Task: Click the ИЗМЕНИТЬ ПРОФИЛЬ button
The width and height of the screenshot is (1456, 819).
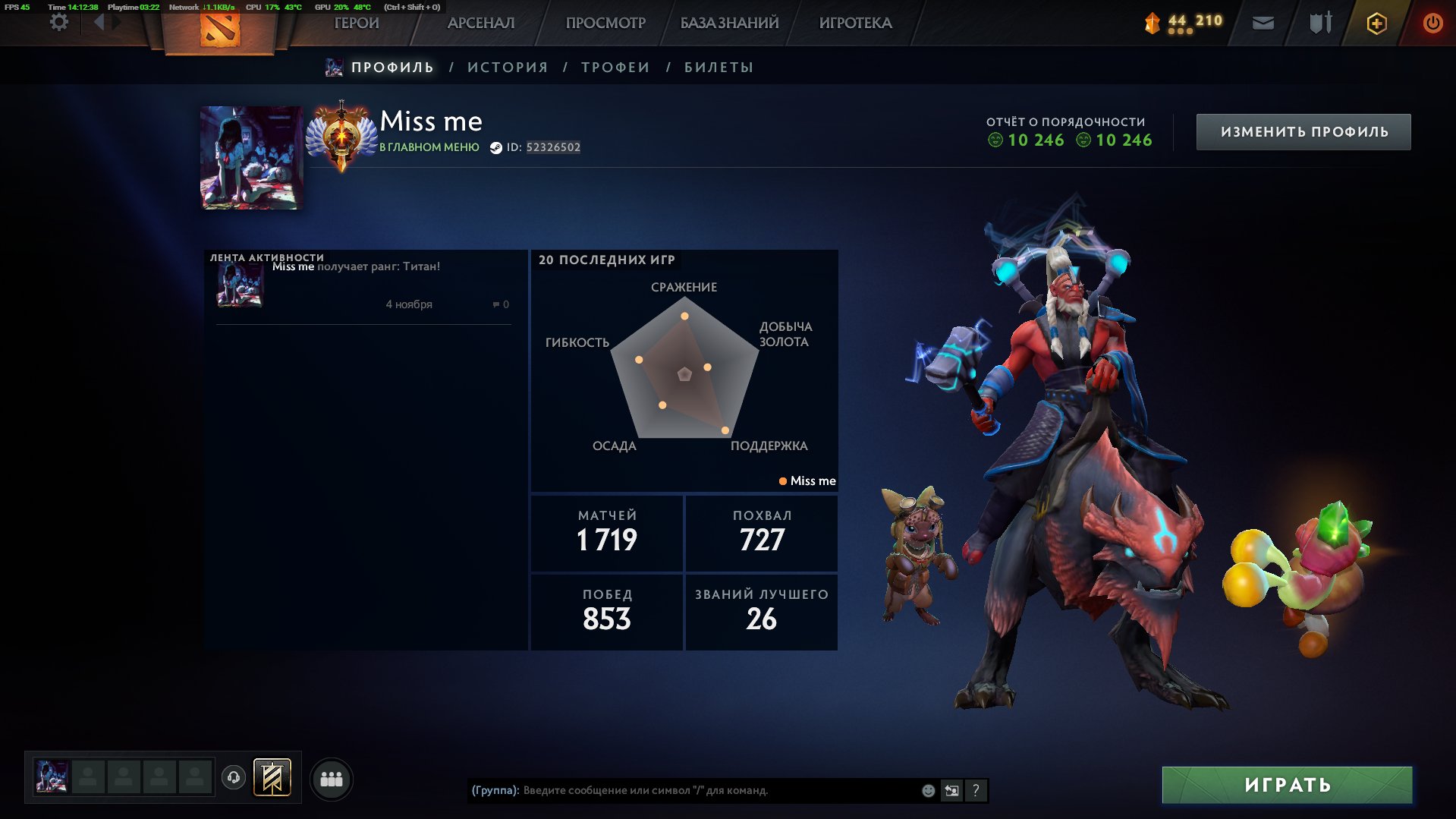Action: point(1303,131)
